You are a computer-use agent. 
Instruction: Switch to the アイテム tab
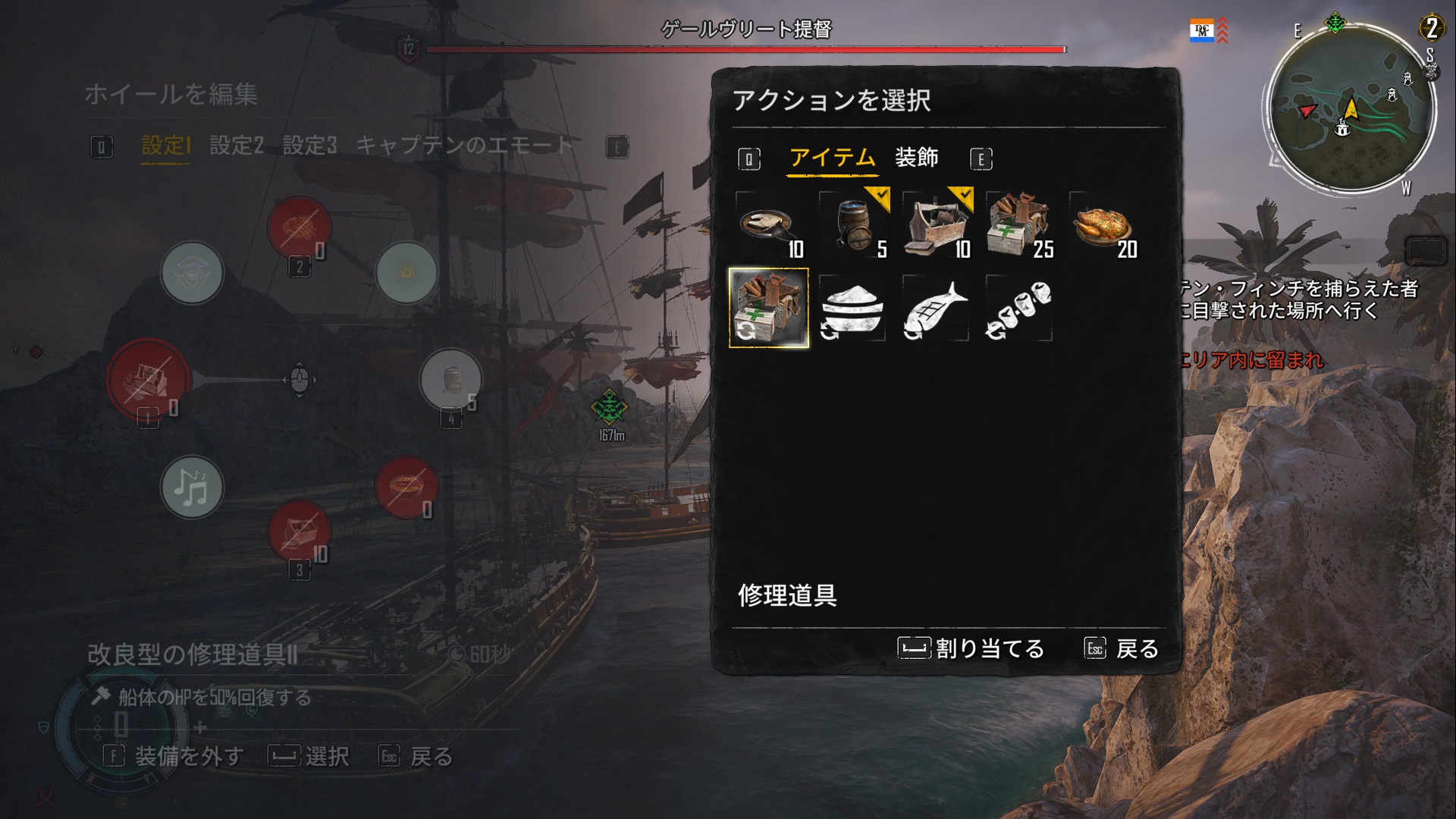(832, 158)
